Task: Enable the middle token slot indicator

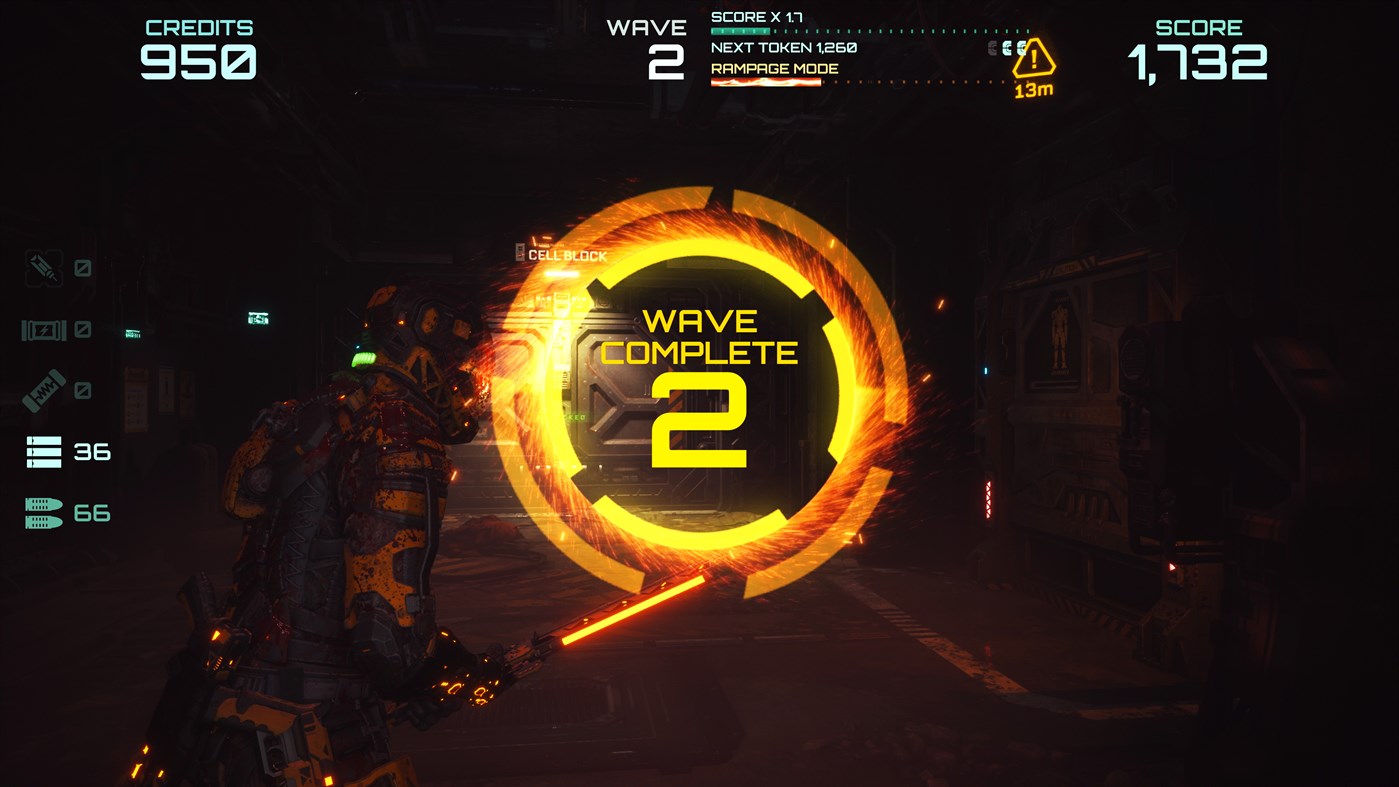Action: click(x=1006, y=47)
